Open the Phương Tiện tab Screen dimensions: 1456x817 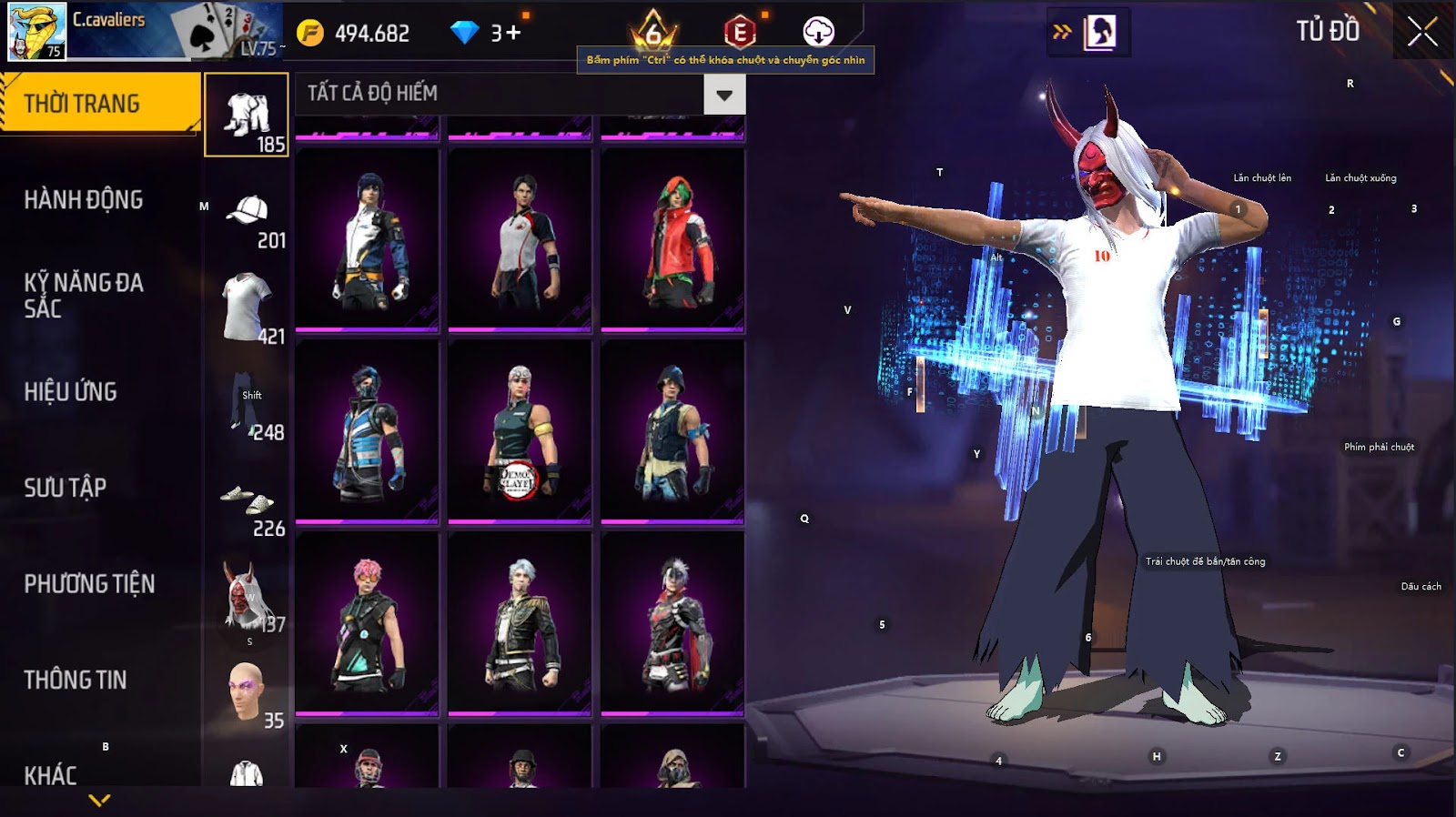click(x=89, y=584)
